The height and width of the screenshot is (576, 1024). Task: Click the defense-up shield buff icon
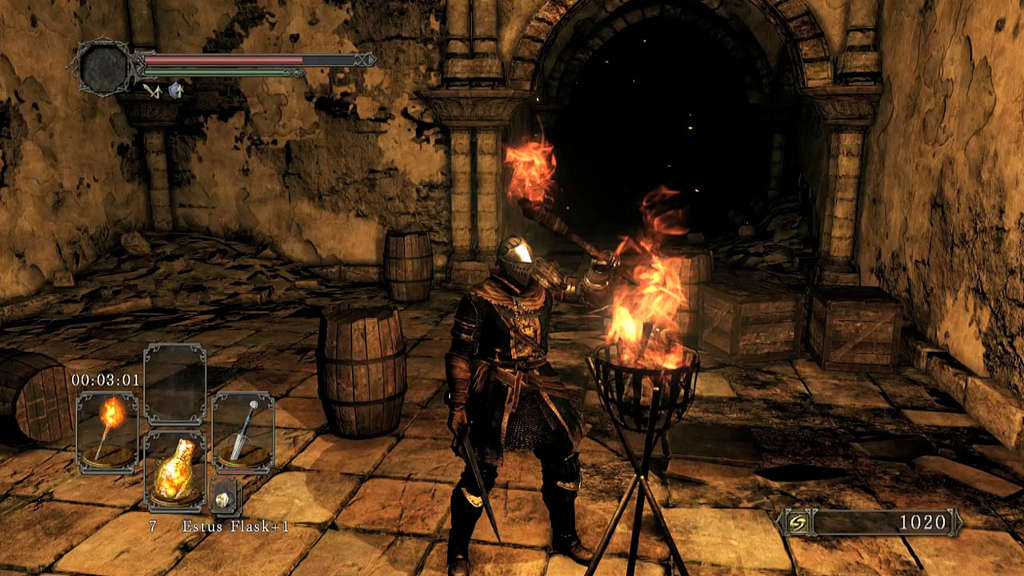pyautogui.click(x=175, y=91)
